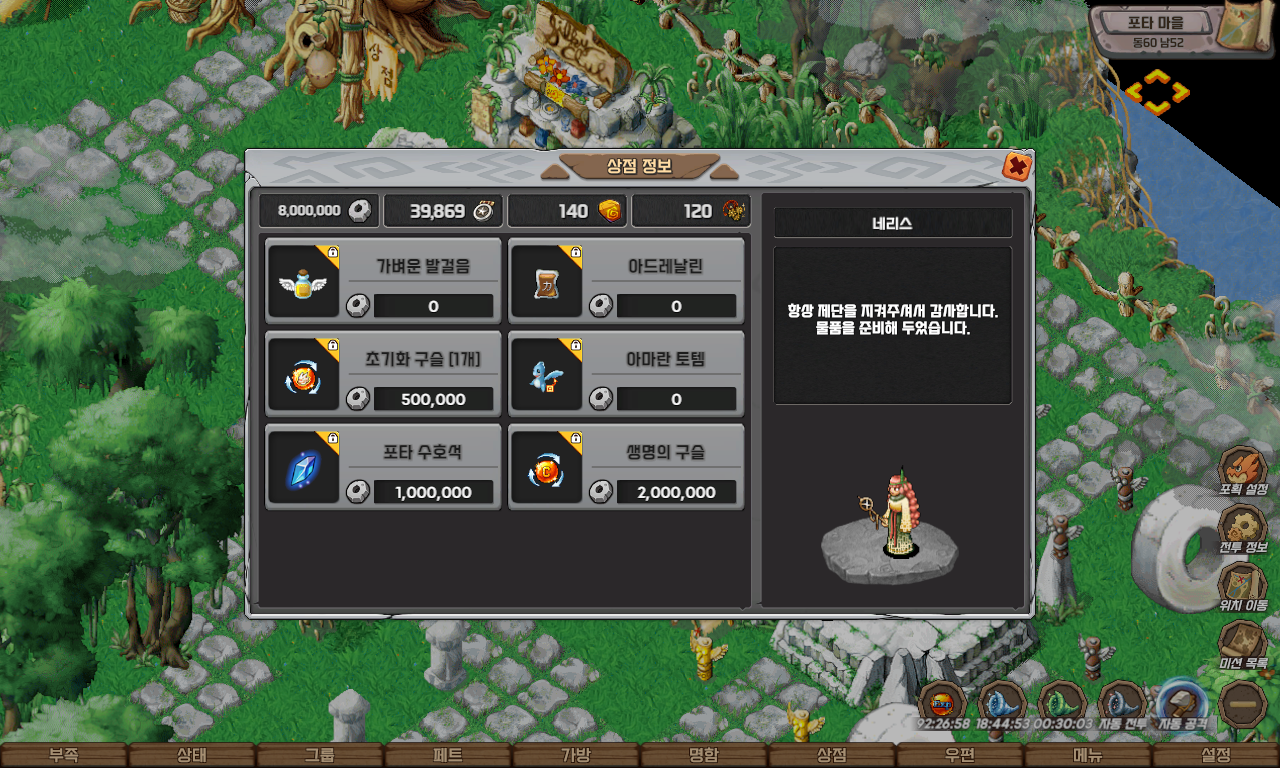Open the 전투 정보 battle info
The width and height of the screenshot is (1280, 768).
click(x=1243, y=529)
